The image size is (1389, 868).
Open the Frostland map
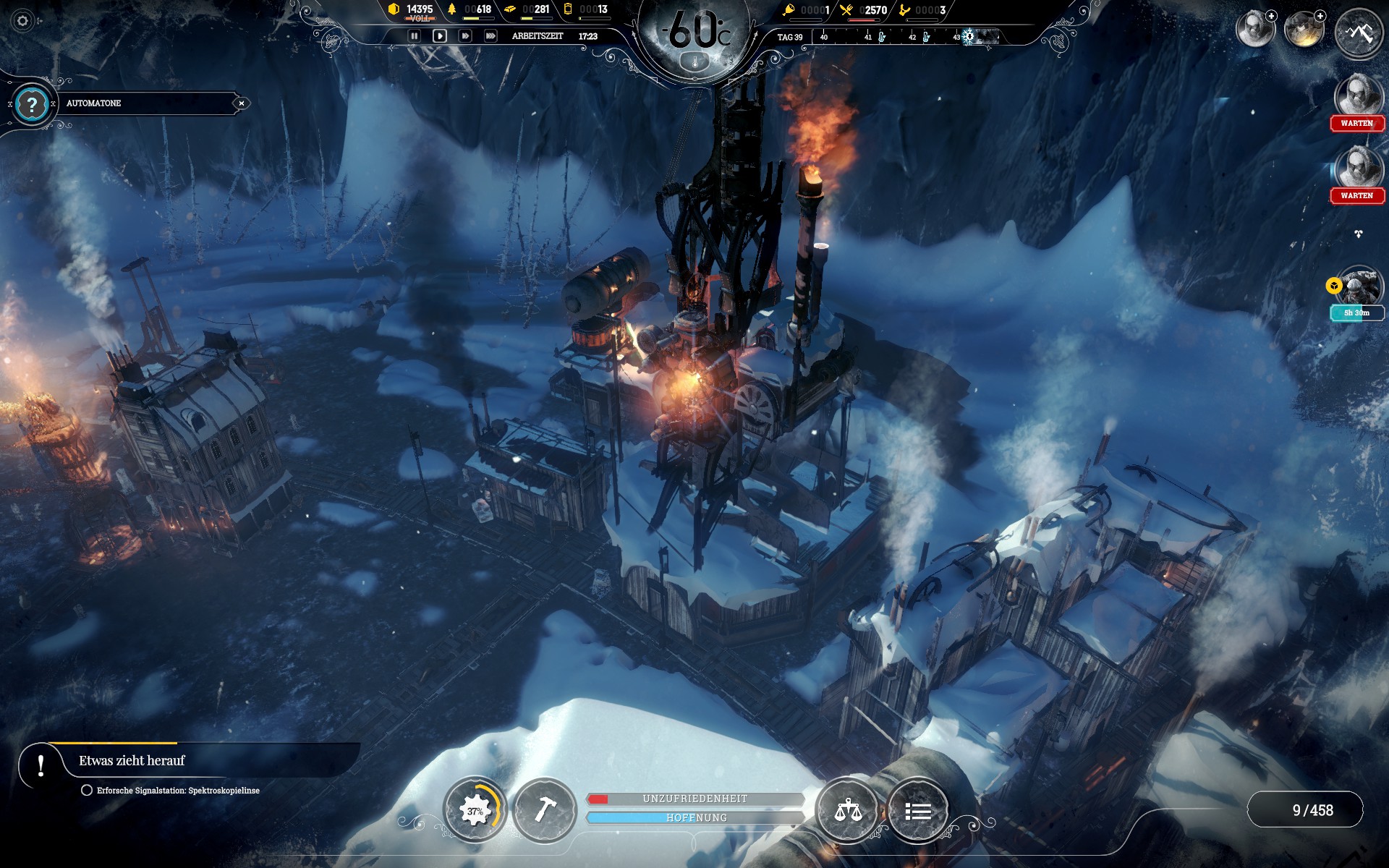pyautogui.click(x=1359, y=32)
